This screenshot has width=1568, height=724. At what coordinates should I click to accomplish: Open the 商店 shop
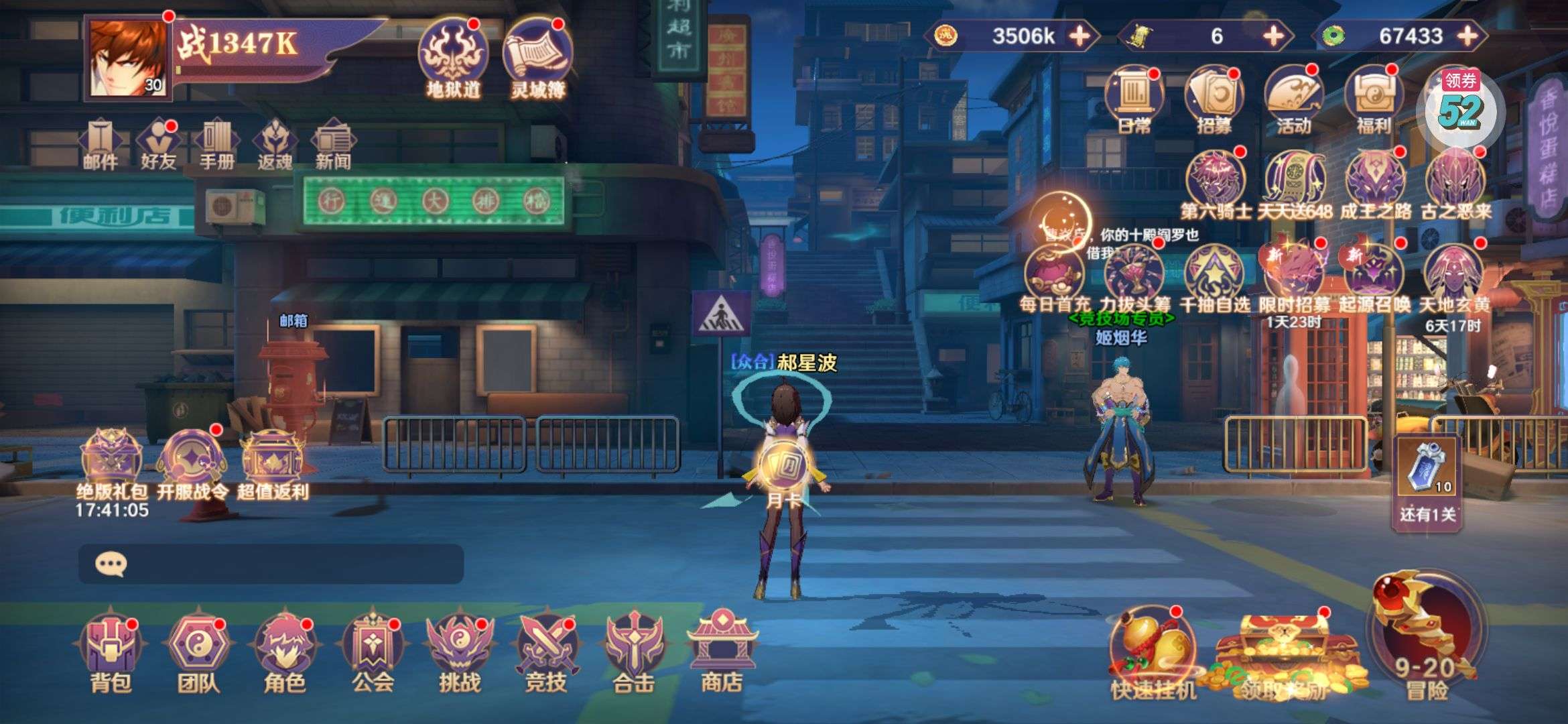click(721, 651)
